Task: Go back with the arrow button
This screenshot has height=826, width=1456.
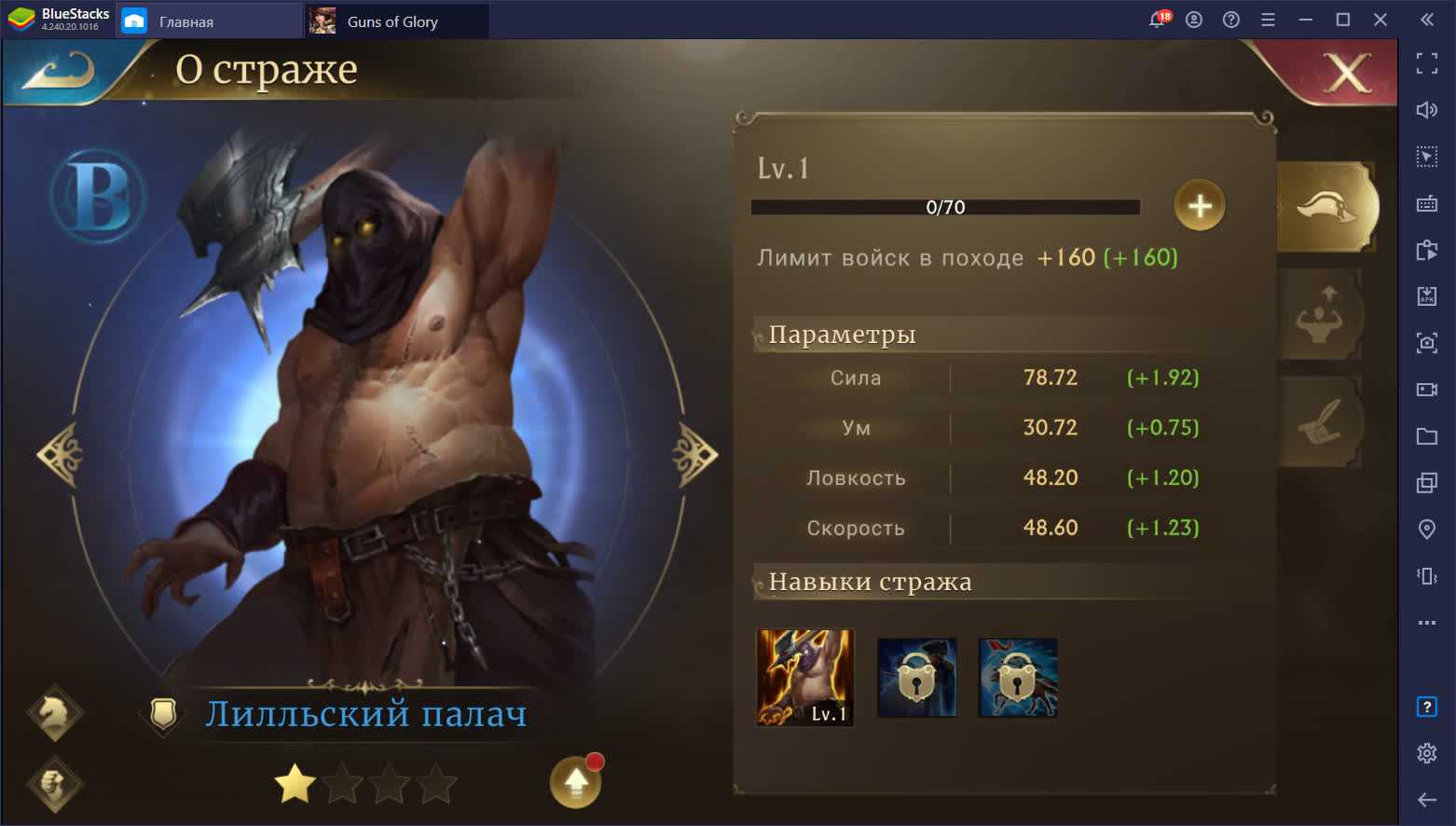Action: (60, 72)
